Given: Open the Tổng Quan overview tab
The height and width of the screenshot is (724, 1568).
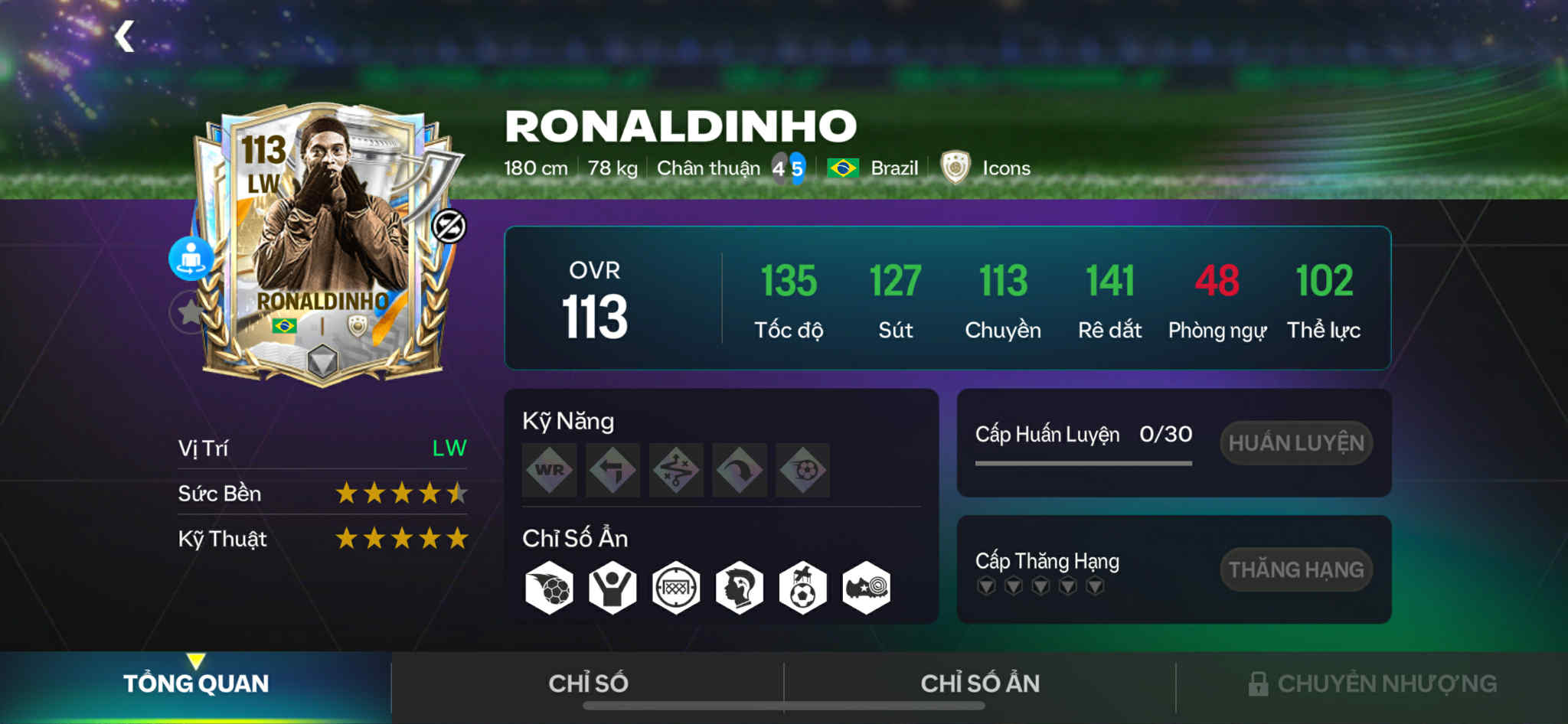Looking at the screenshot, I should [196, 683].
